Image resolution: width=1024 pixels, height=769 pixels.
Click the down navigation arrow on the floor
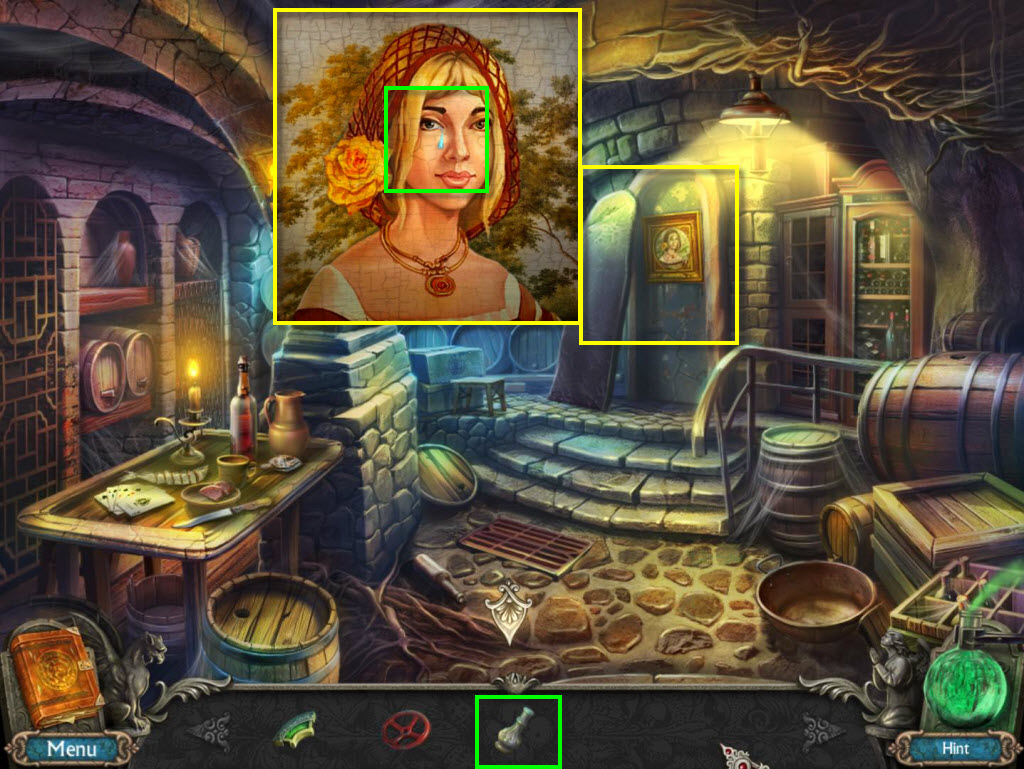510,610
